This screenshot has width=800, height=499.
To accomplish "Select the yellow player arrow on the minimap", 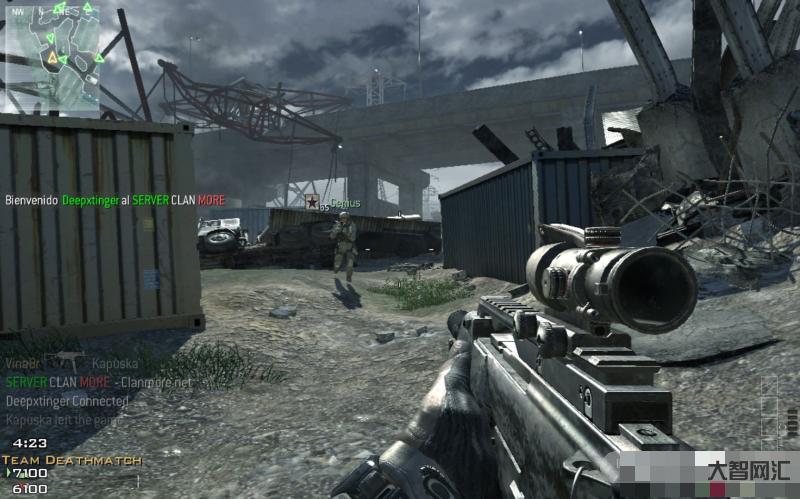I will pyautogui.click(x=51, y=59).
